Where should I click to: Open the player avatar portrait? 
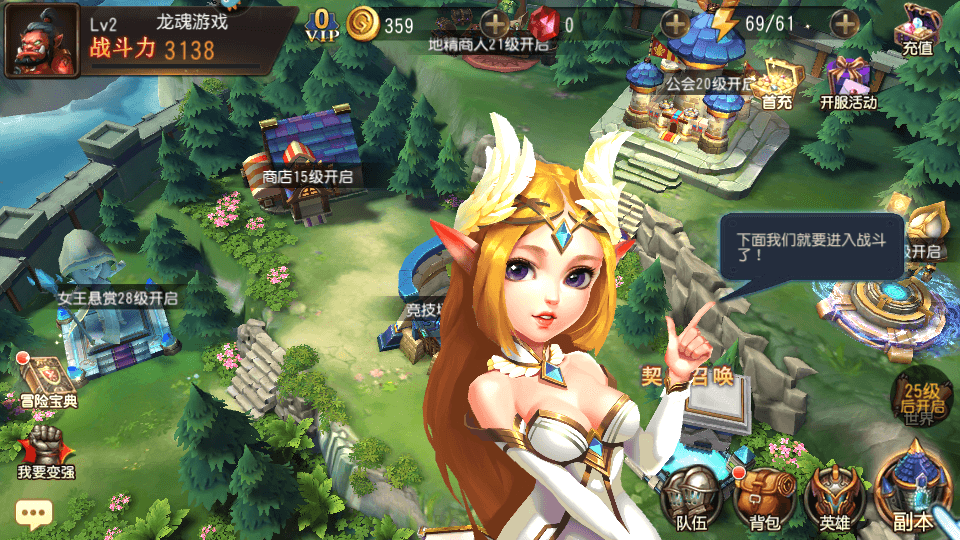coord(43,42)
